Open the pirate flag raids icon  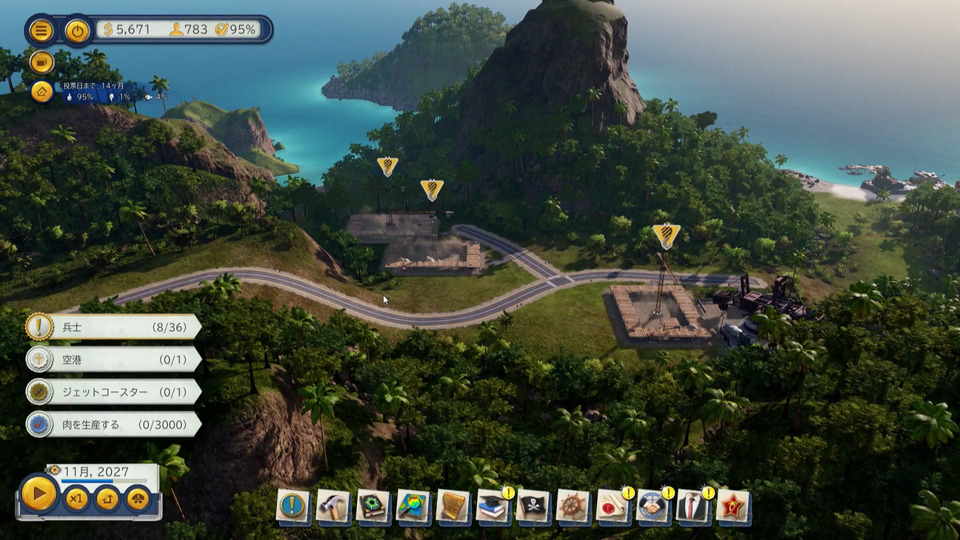pyautogui.click(x=533, y=506)
